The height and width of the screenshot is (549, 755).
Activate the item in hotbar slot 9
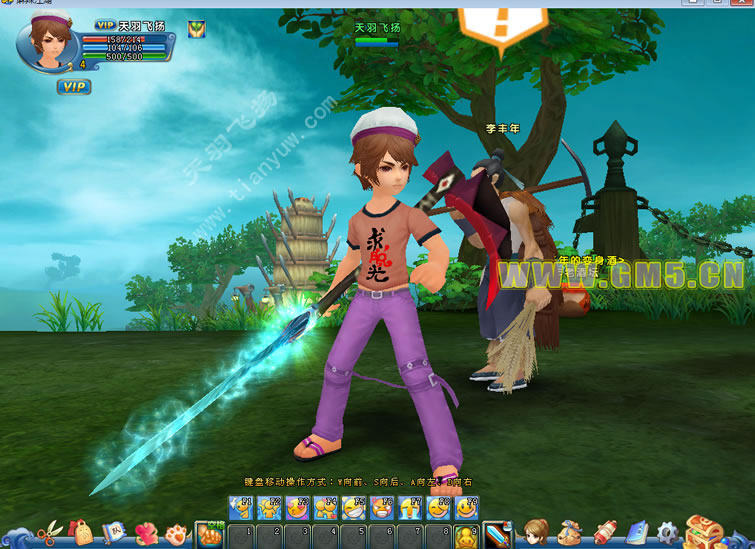467,536
